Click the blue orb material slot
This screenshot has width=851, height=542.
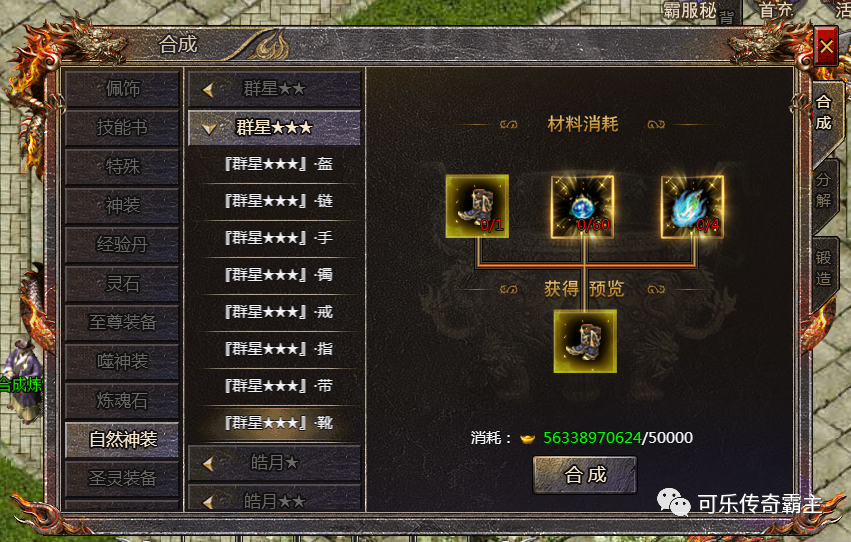(583, 207)
